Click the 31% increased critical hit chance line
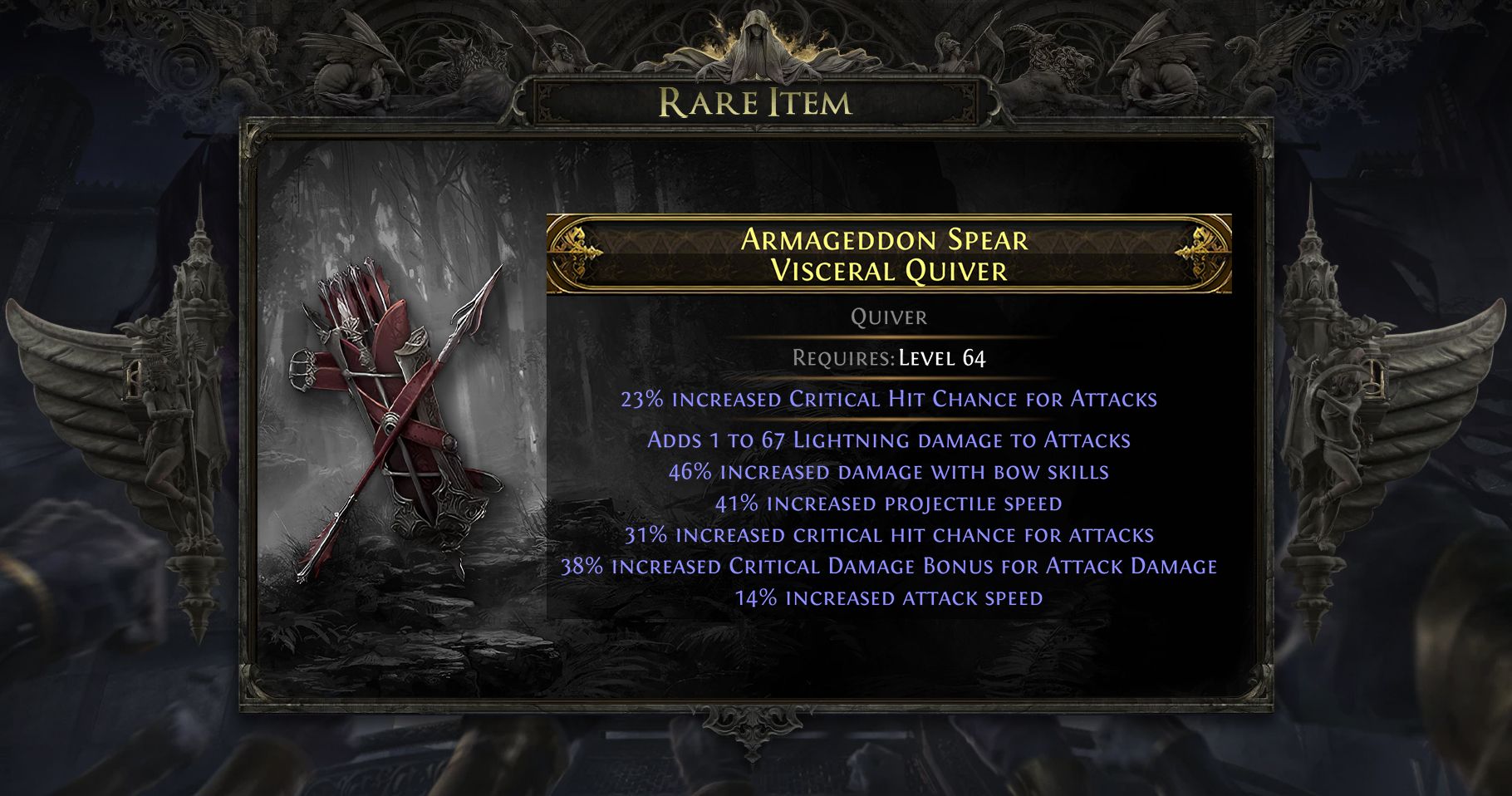This screenshot has width=1512, height=796. point(889,533)
